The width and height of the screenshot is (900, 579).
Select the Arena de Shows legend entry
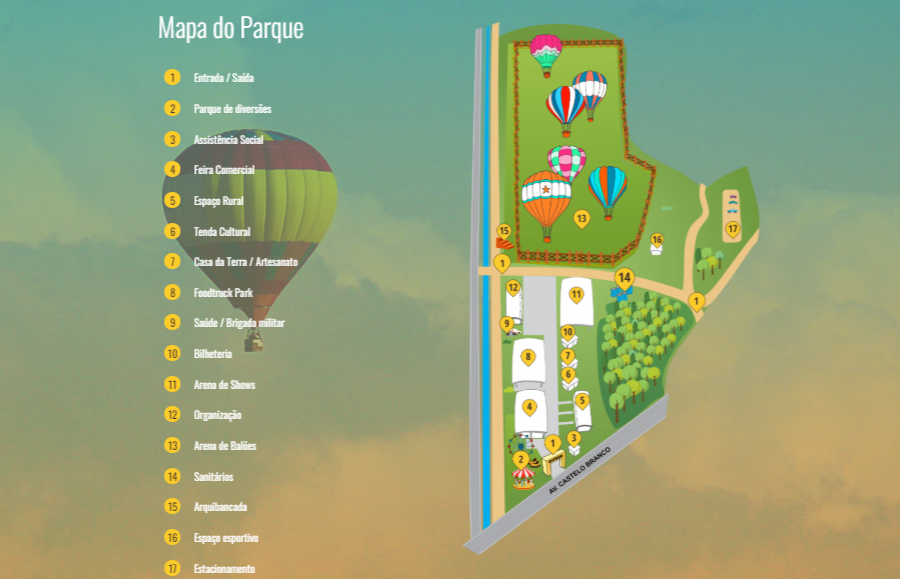[x=224, y=385]
